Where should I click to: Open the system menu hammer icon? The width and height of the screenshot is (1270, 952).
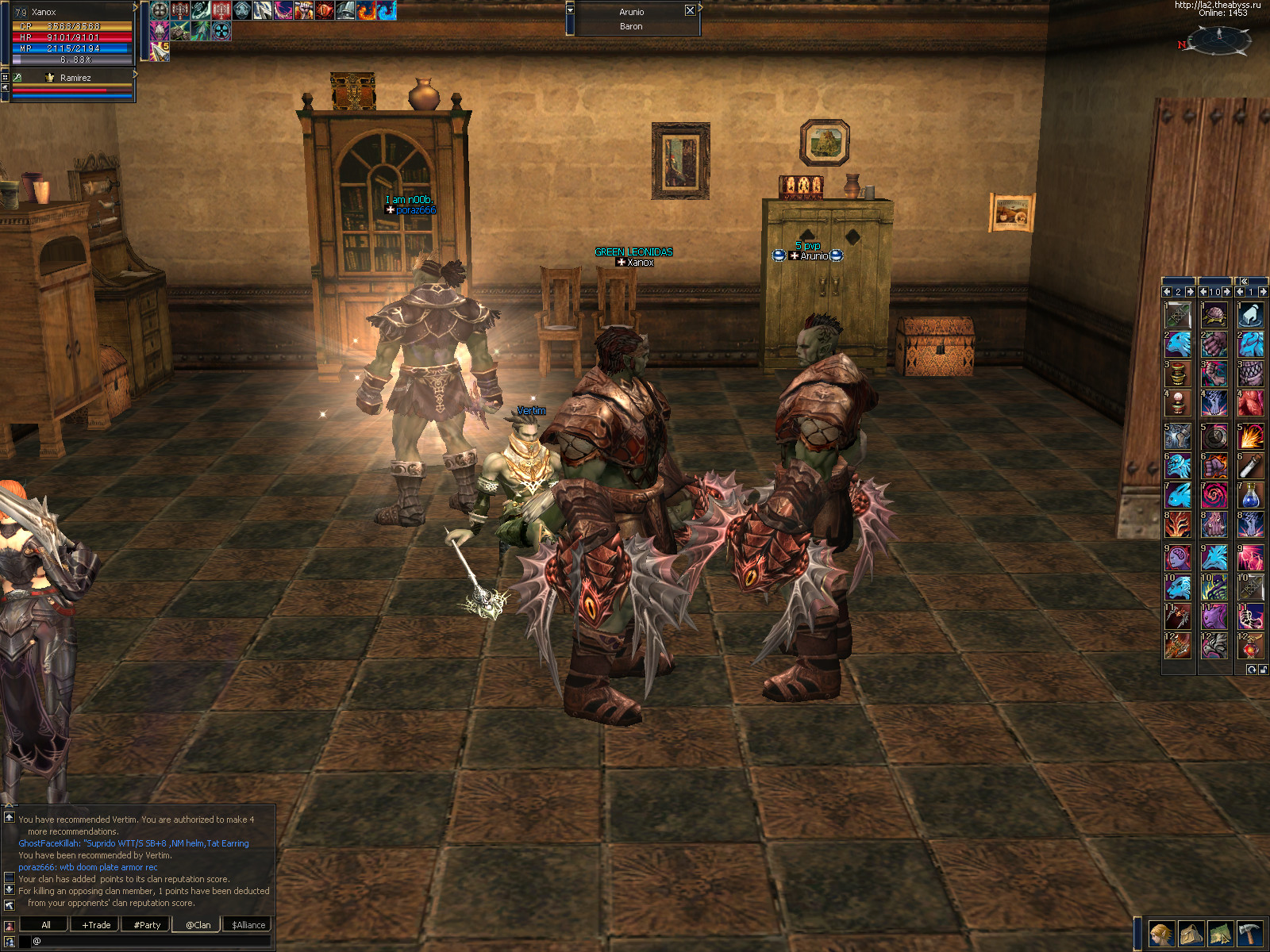(1249, 934)
